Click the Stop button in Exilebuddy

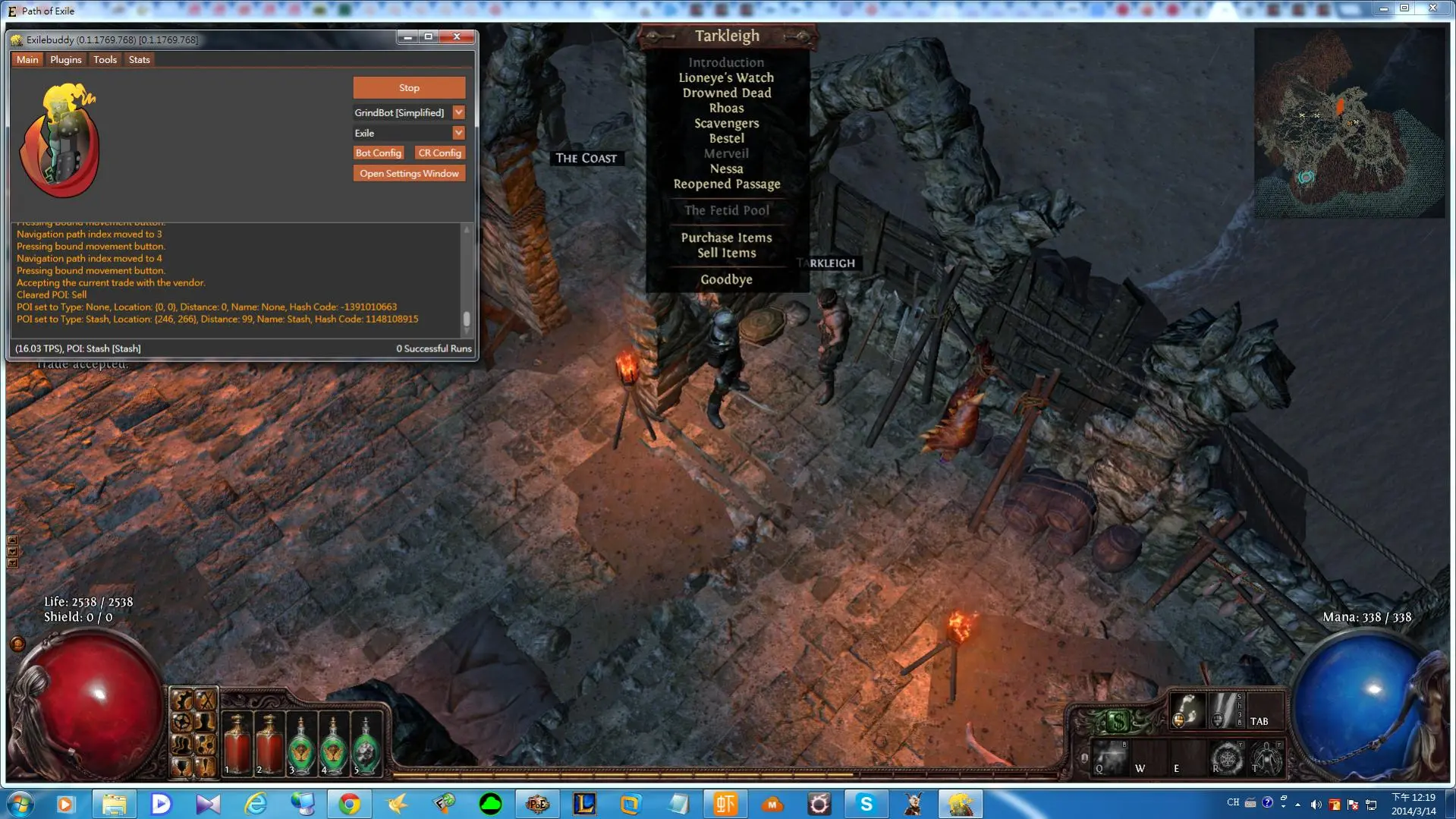[x=409, y=88]
